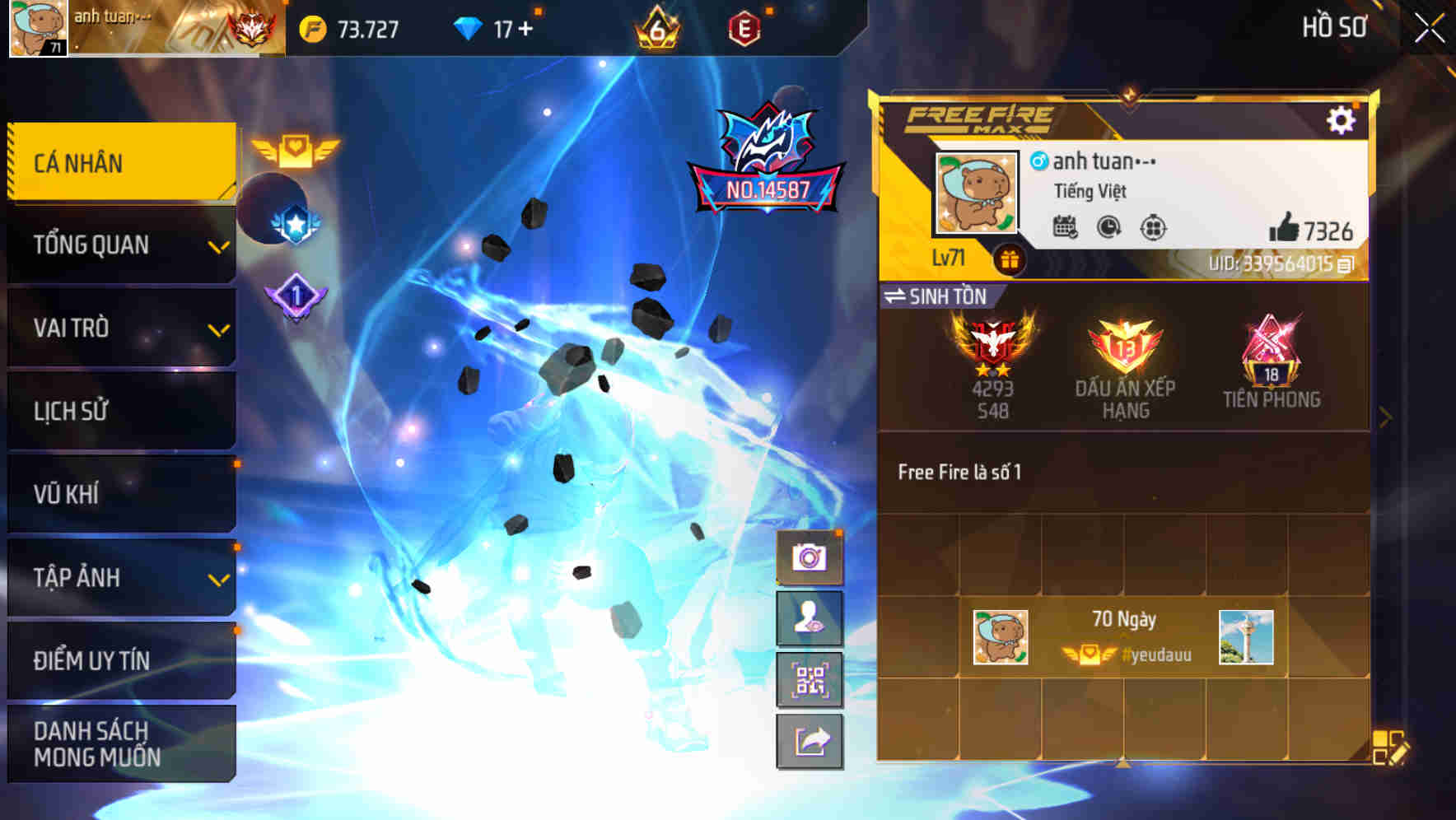Image resolution: width=1456 pixels, height=820 pixels.
Task: Expand the VAI TRÒ section
Action: pyautogui.click(x=119, y=328)
